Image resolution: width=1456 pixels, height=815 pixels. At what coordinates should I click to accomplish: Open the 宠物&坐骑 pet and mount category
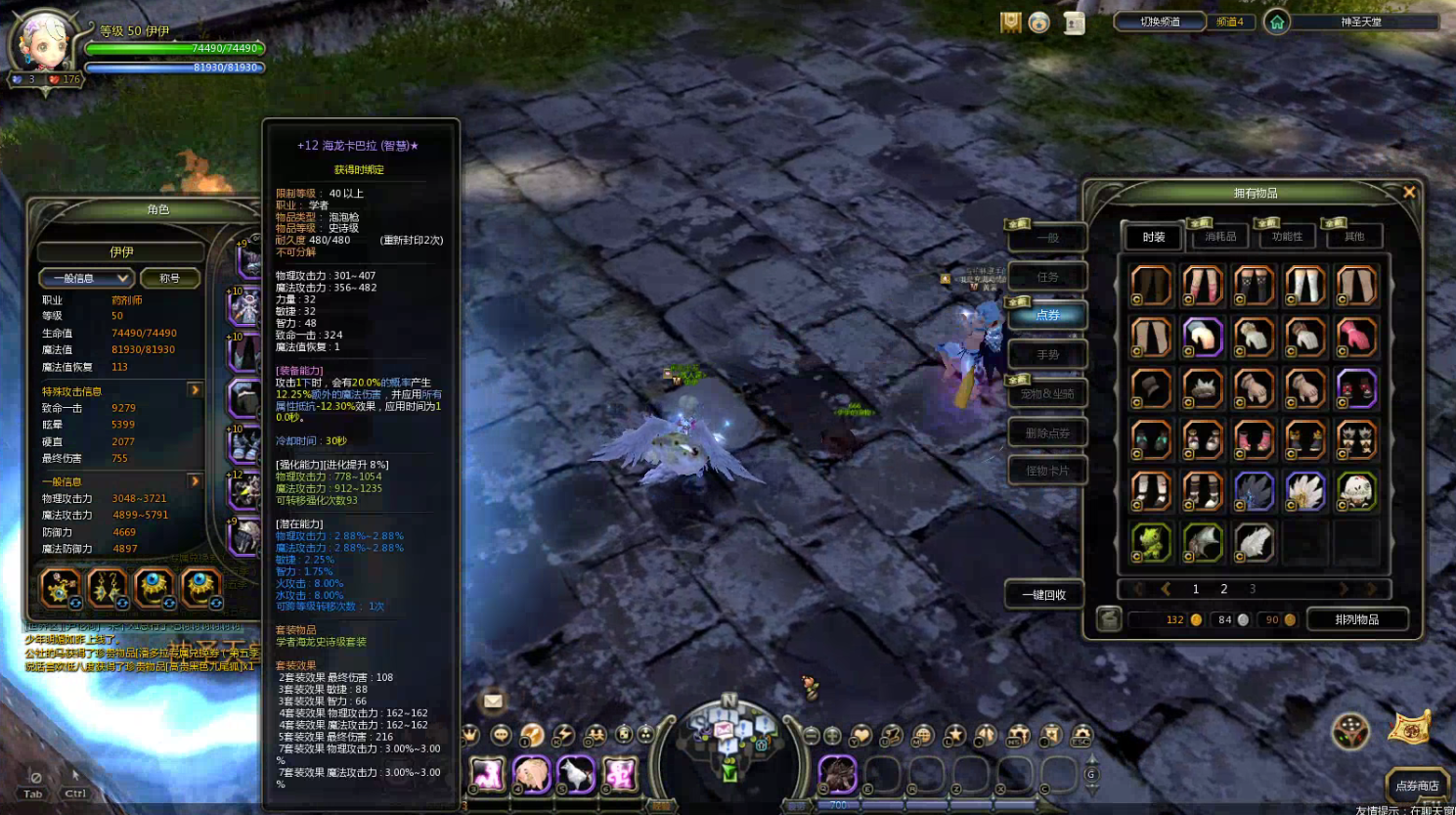pyautogui.click(x=1047, y=393)
